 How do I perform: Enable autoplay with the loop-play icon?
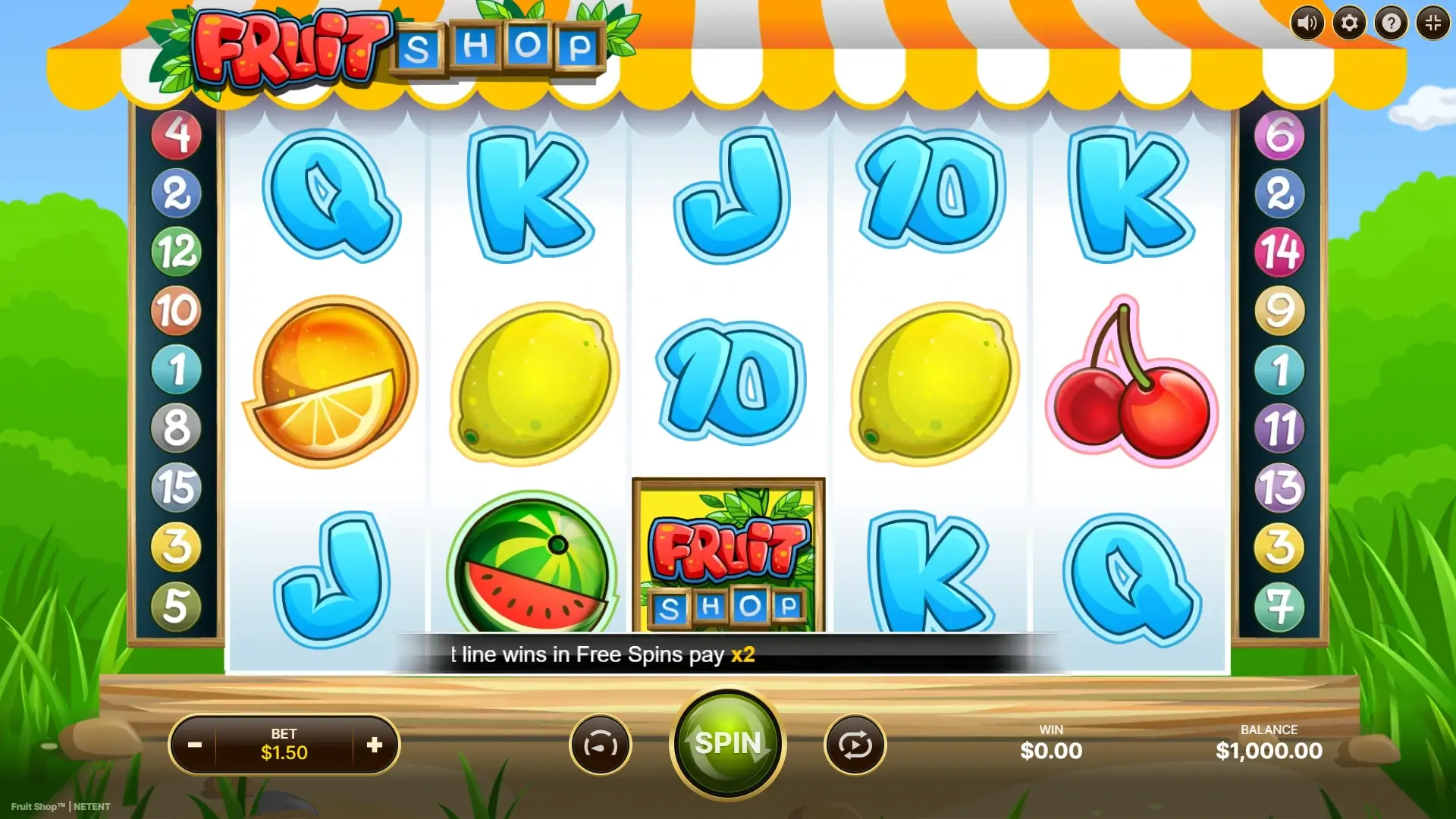click(855, 744)
